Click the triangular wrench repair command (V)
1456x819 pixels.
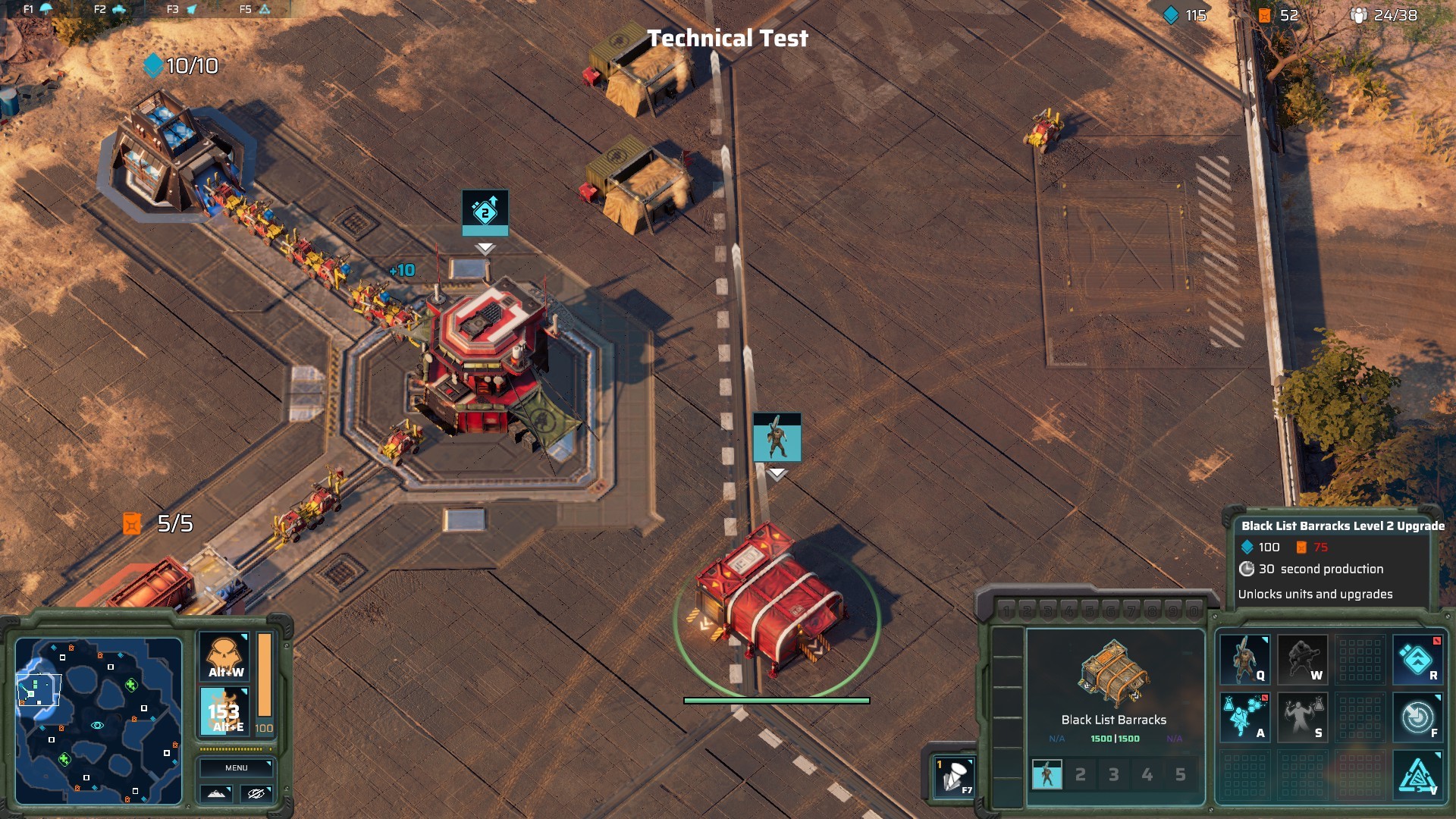pos(1417,775)
